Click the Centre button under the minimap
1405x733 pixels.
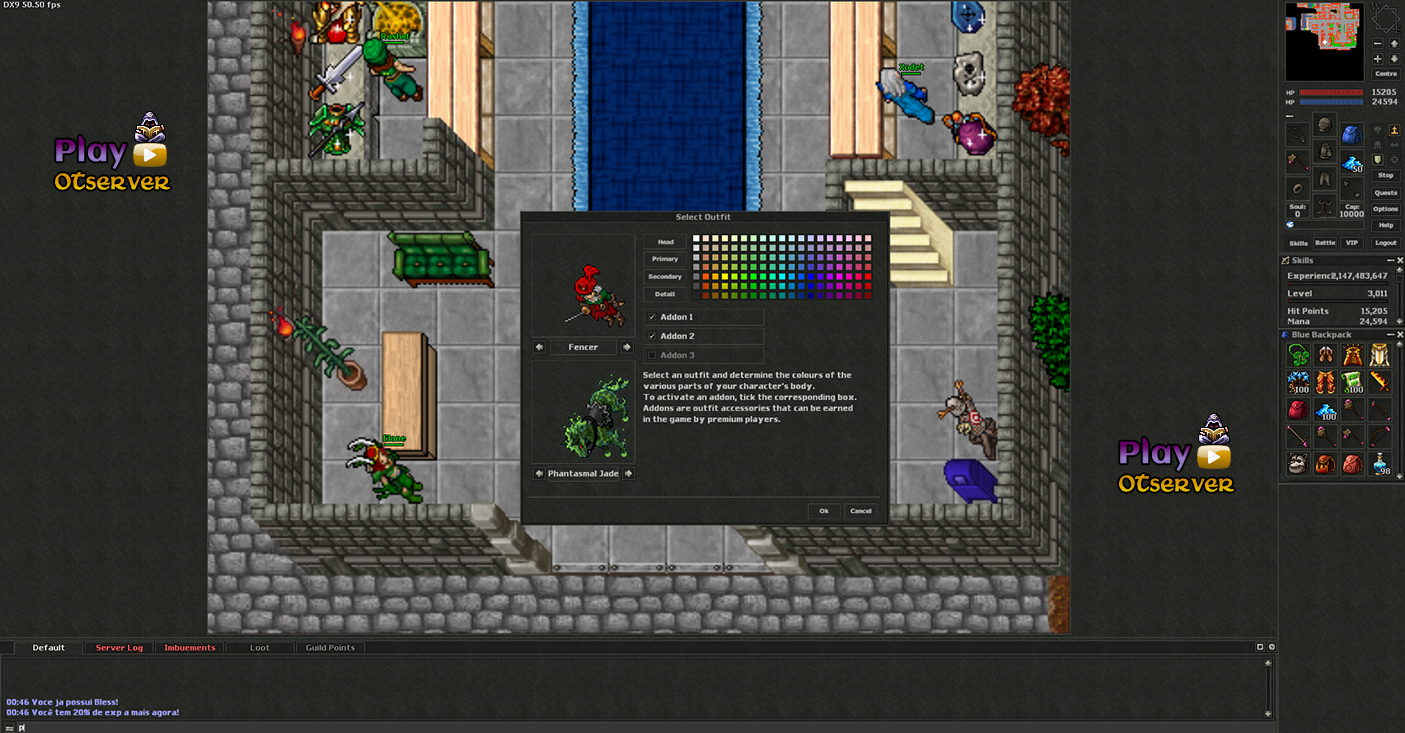(x=1385, y=74)
